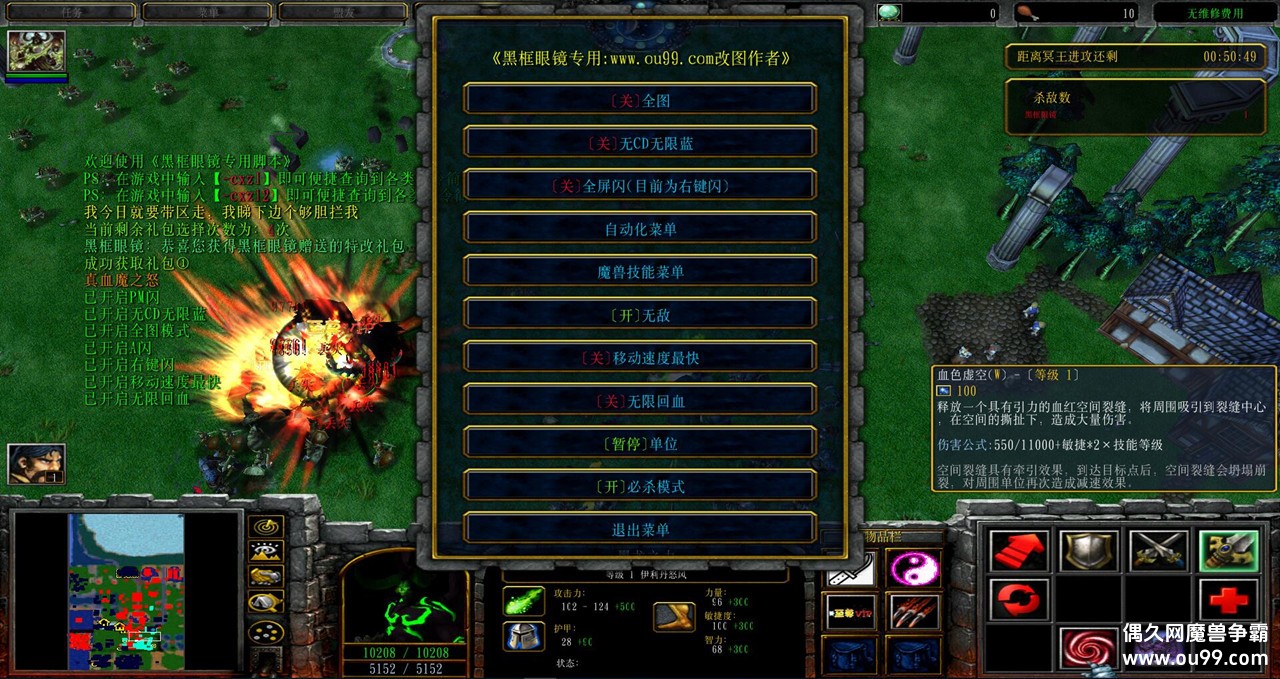Toggle the 必杀模式 option
Screen dimensions: 1280x679
tap(640, 487)
